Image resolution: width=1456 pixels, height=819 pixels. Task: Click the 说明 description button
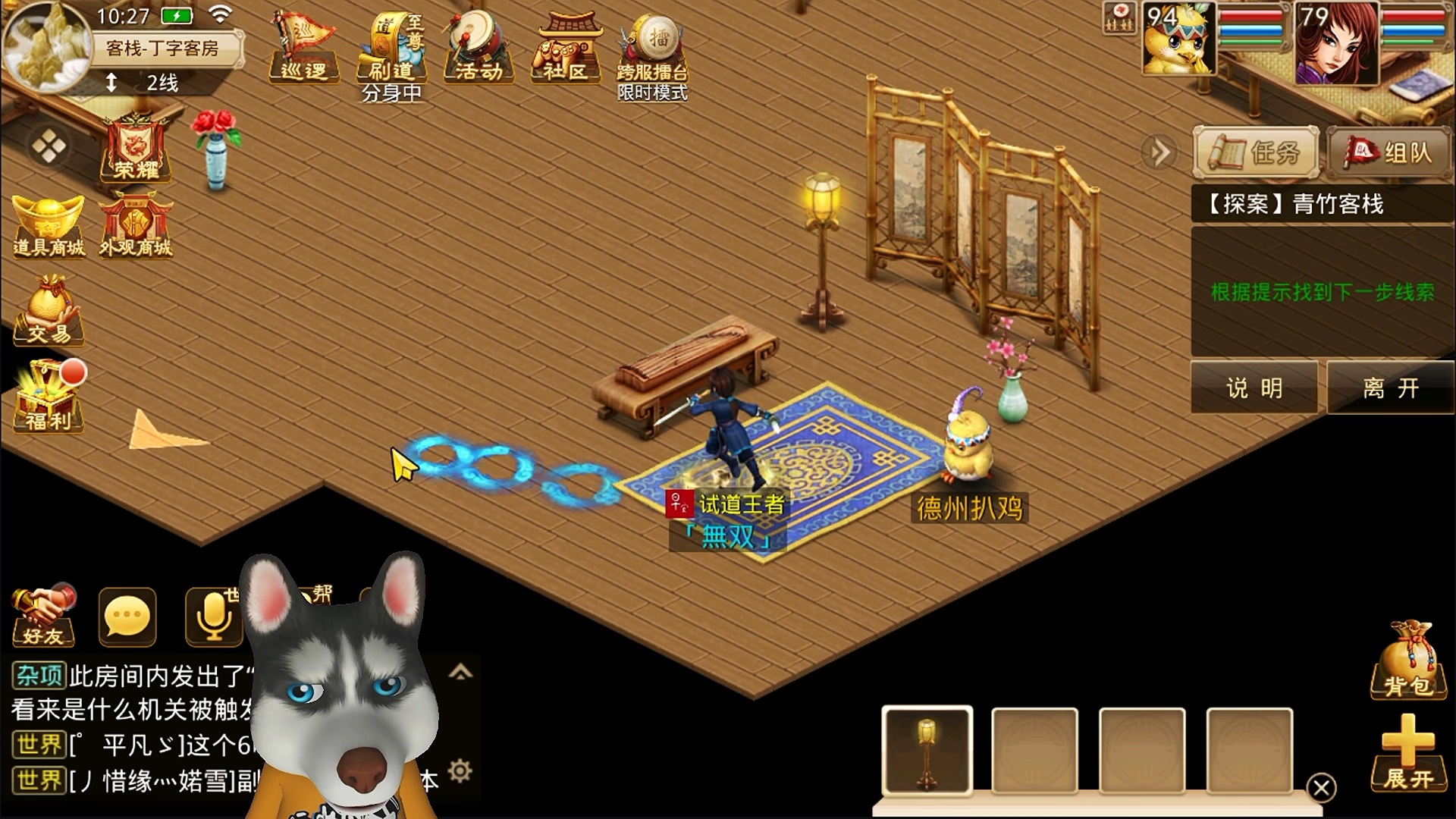click(1254, 388)
